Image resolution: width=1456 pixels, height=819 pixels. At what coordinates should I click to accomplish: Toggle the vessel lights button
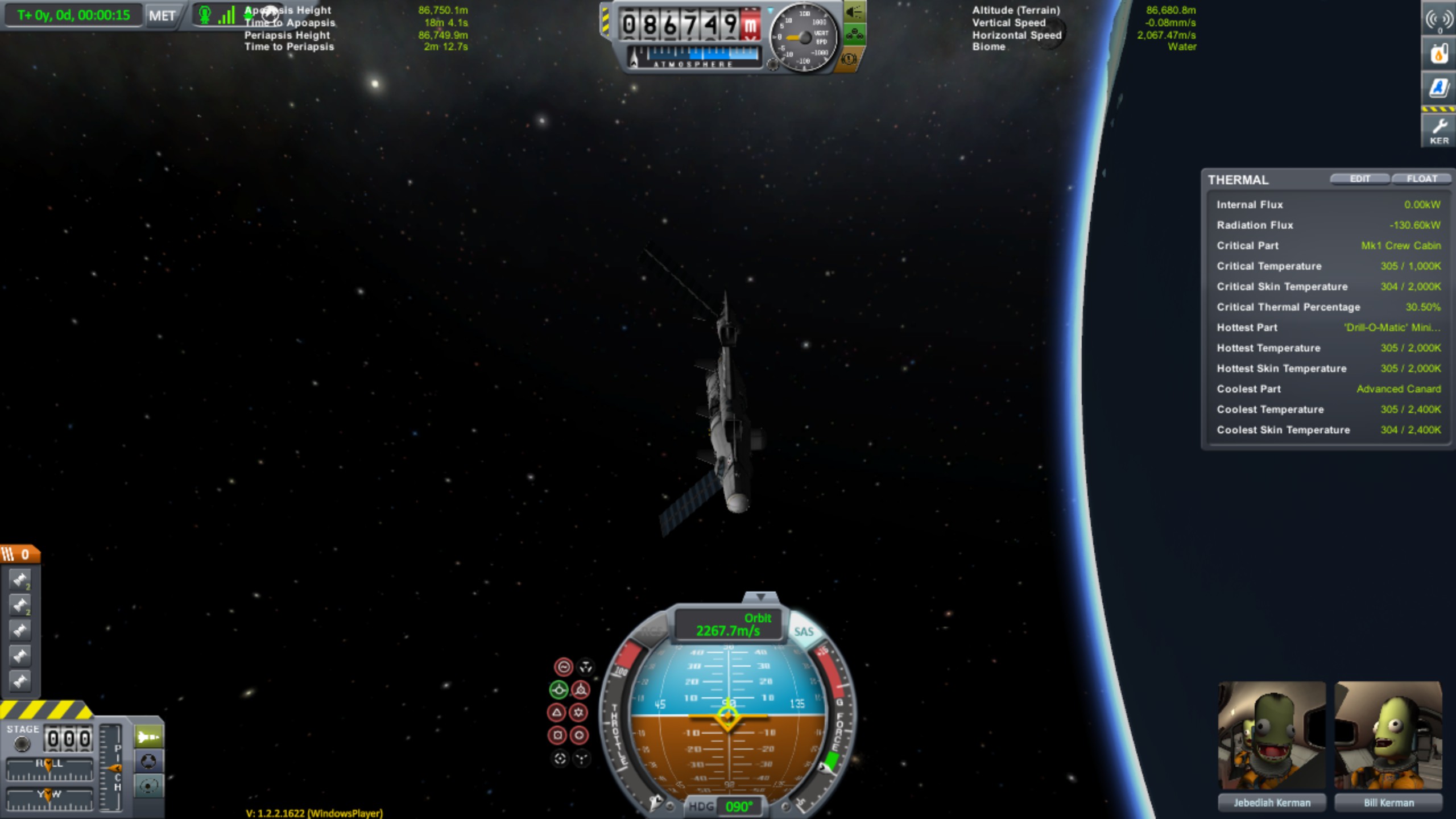tap(854, 13)
